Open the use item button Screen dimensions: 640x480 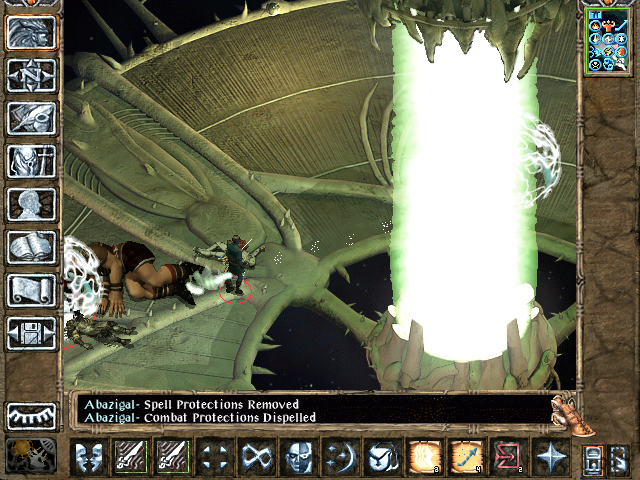point(382,458)
